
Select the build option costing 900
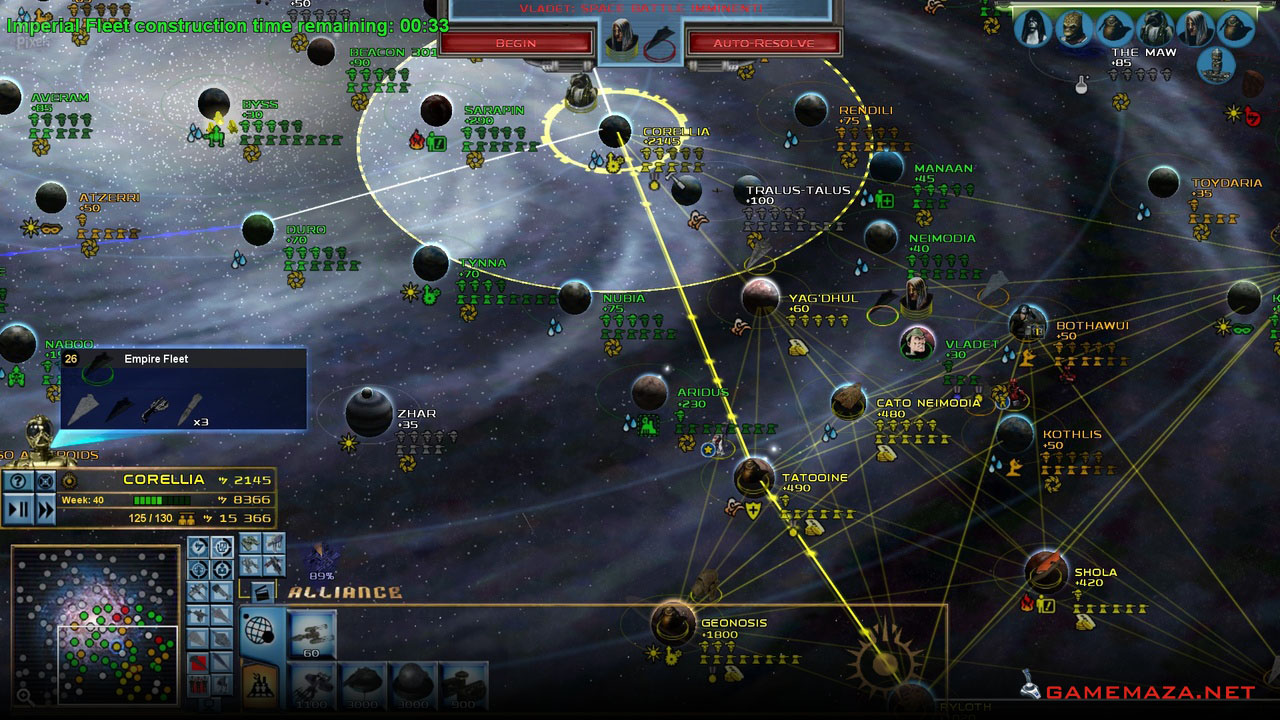click(462, 685)
